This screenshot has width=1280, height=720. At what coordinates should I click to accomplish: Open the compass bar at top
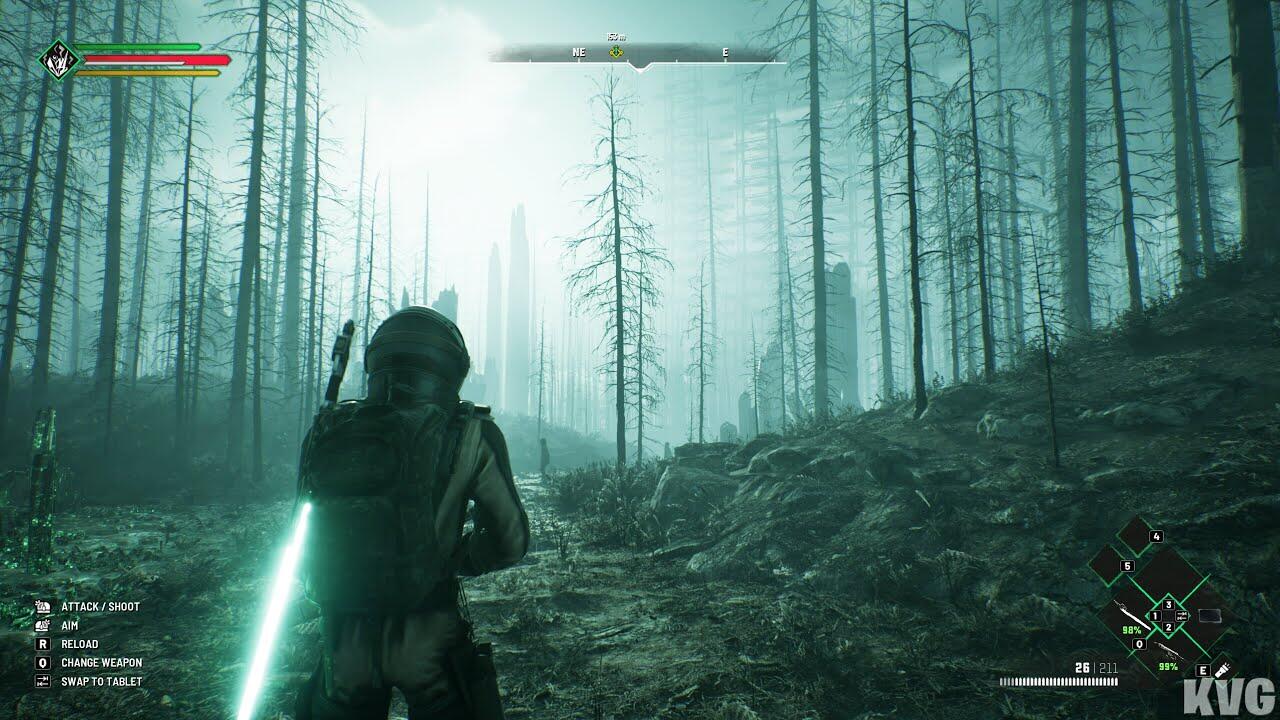coord(638,54)
